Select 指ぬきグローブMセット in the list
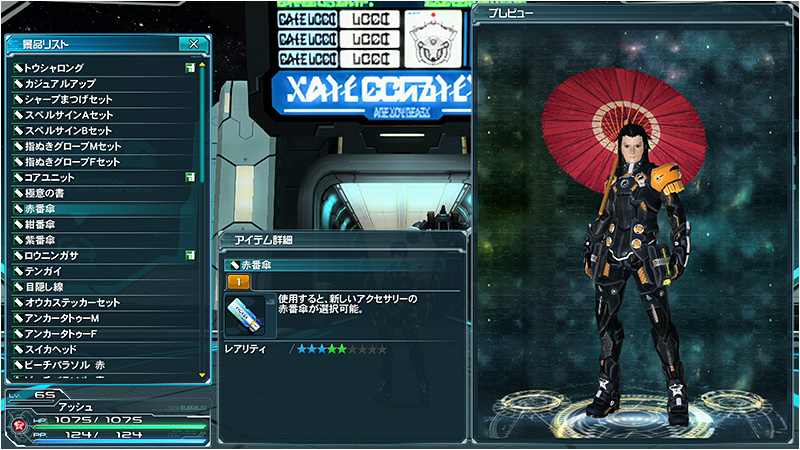800x450 pixels. tap(78, 146)
